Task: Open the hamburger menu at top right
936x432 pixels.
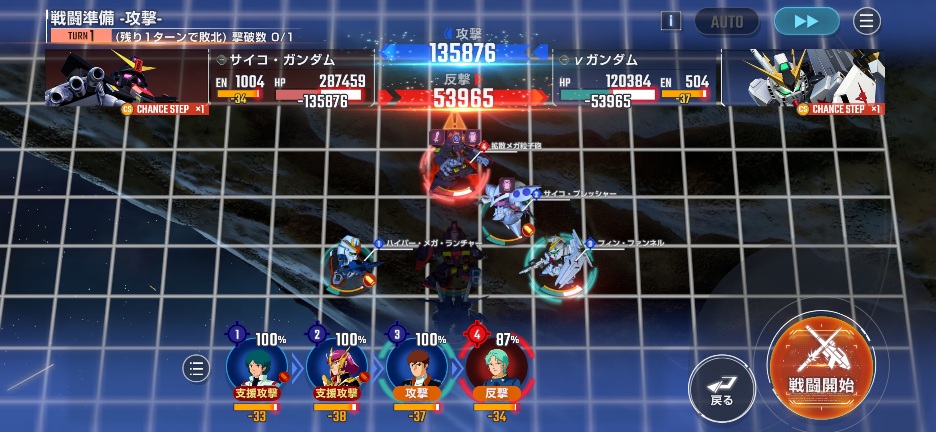Action: (x=866, y=21)
